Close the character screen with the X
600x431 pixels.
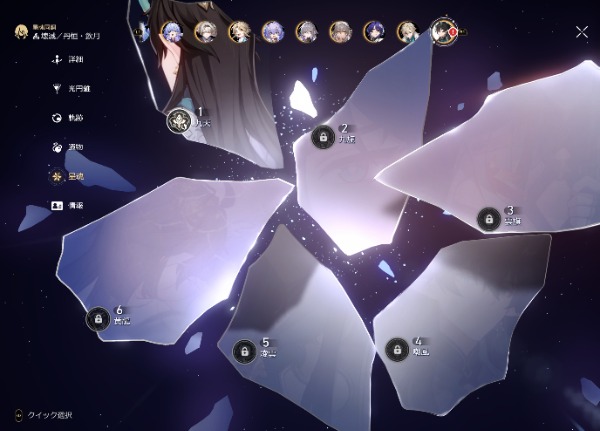(x=582, y=32)
